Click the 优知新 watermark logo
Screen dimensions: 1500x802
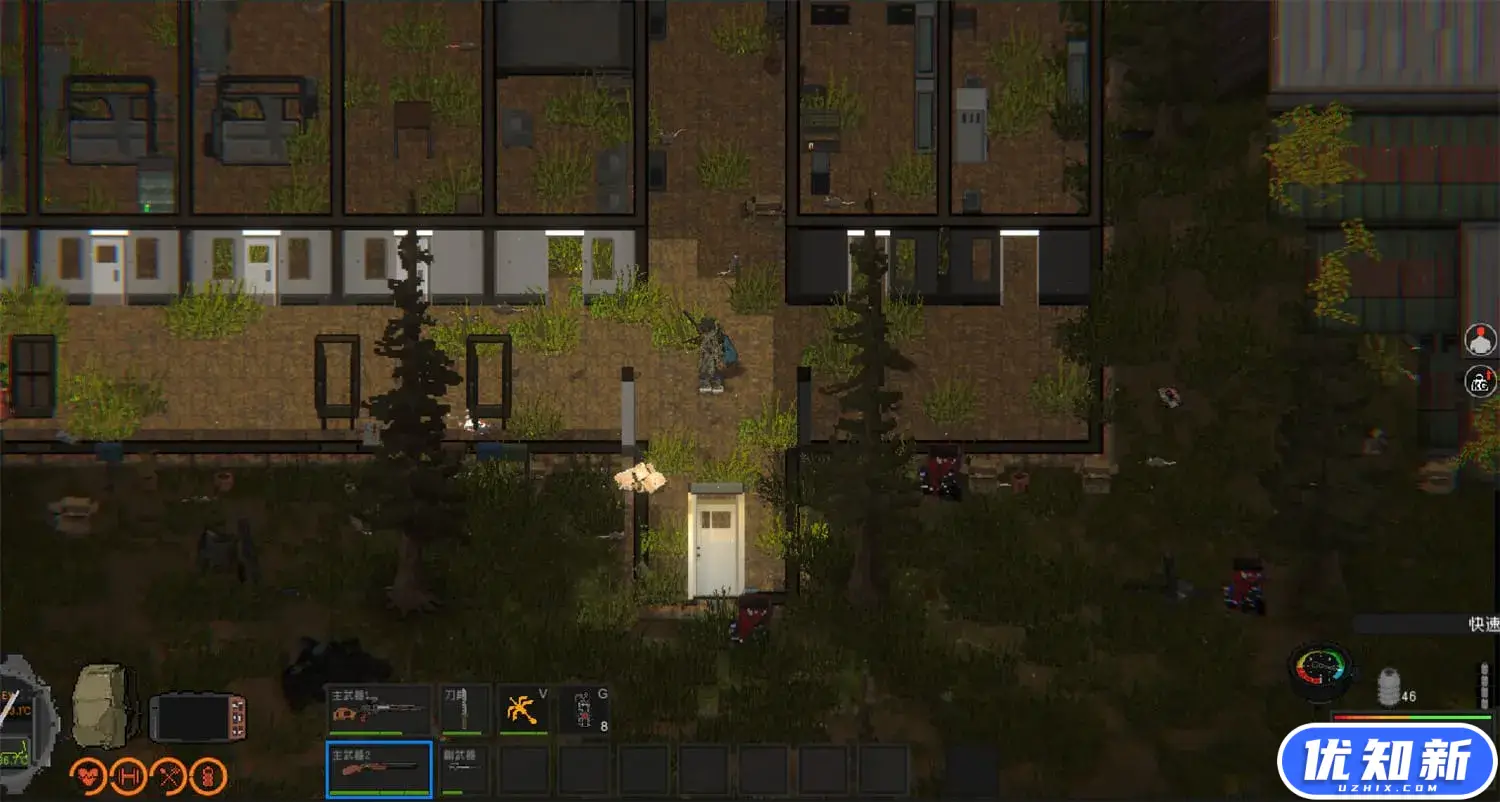[x=1387, y=761]
